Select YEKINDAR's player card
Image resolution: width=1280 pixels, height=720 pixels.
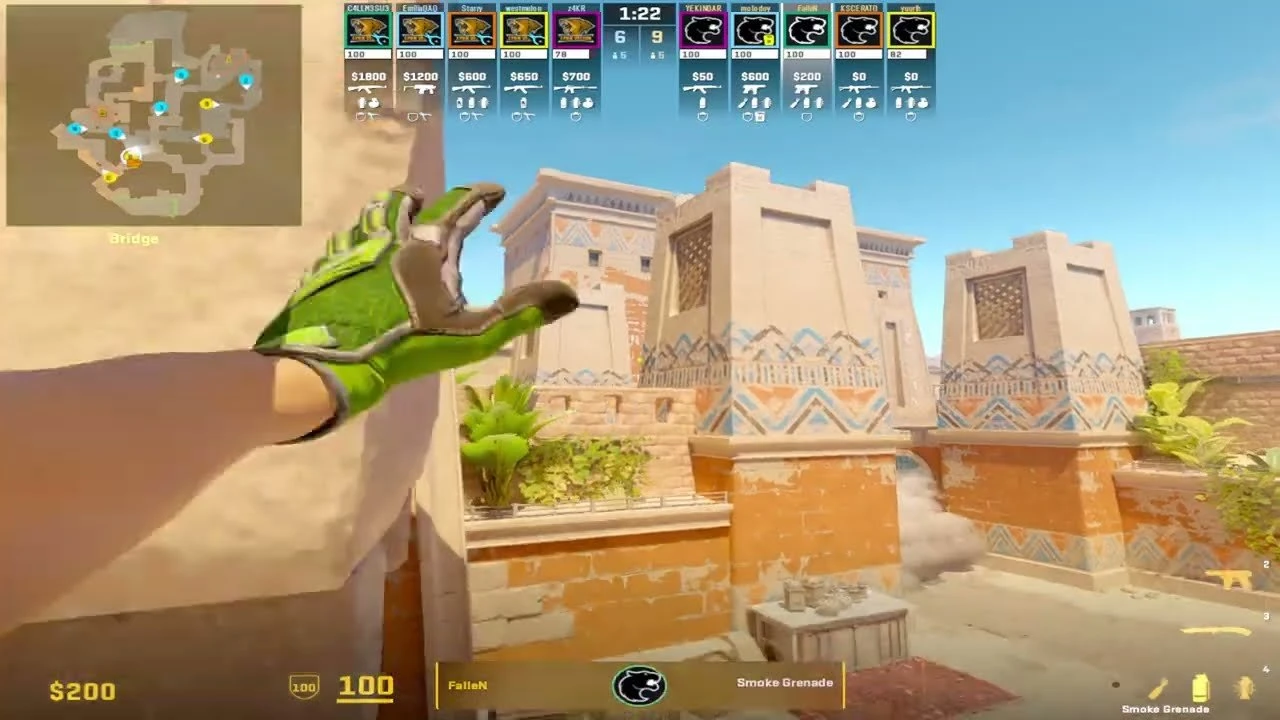pos(703,30)
